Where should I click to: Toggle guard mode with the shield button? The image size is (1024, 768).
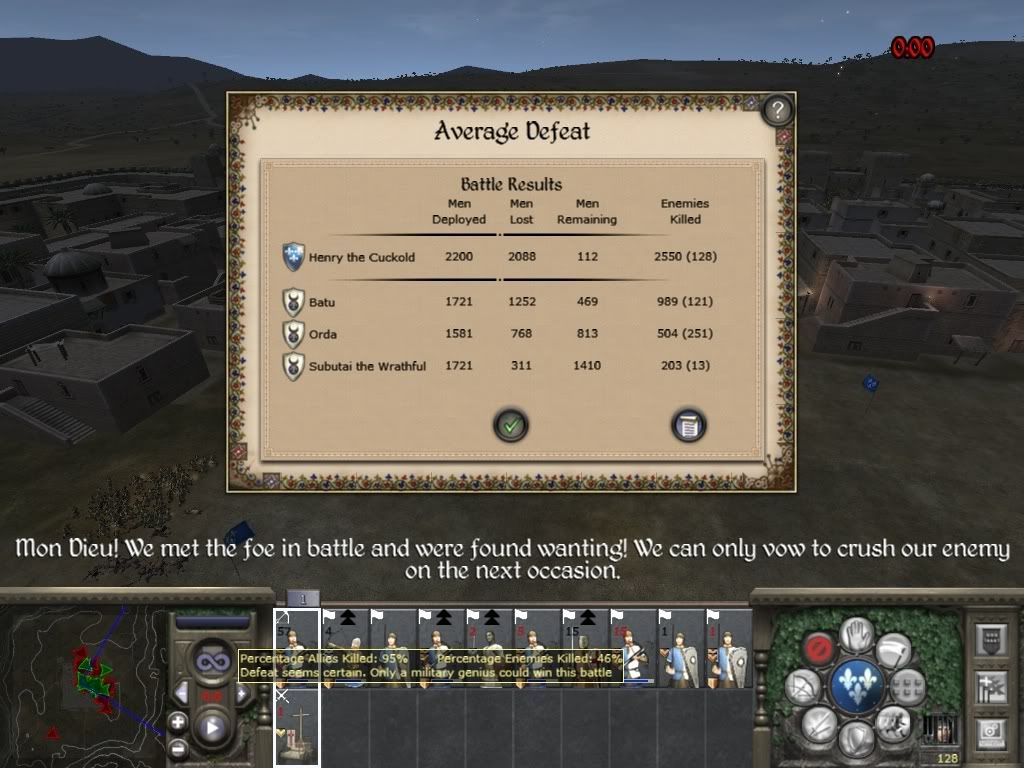pyautogui.click(x=857, y=738)
